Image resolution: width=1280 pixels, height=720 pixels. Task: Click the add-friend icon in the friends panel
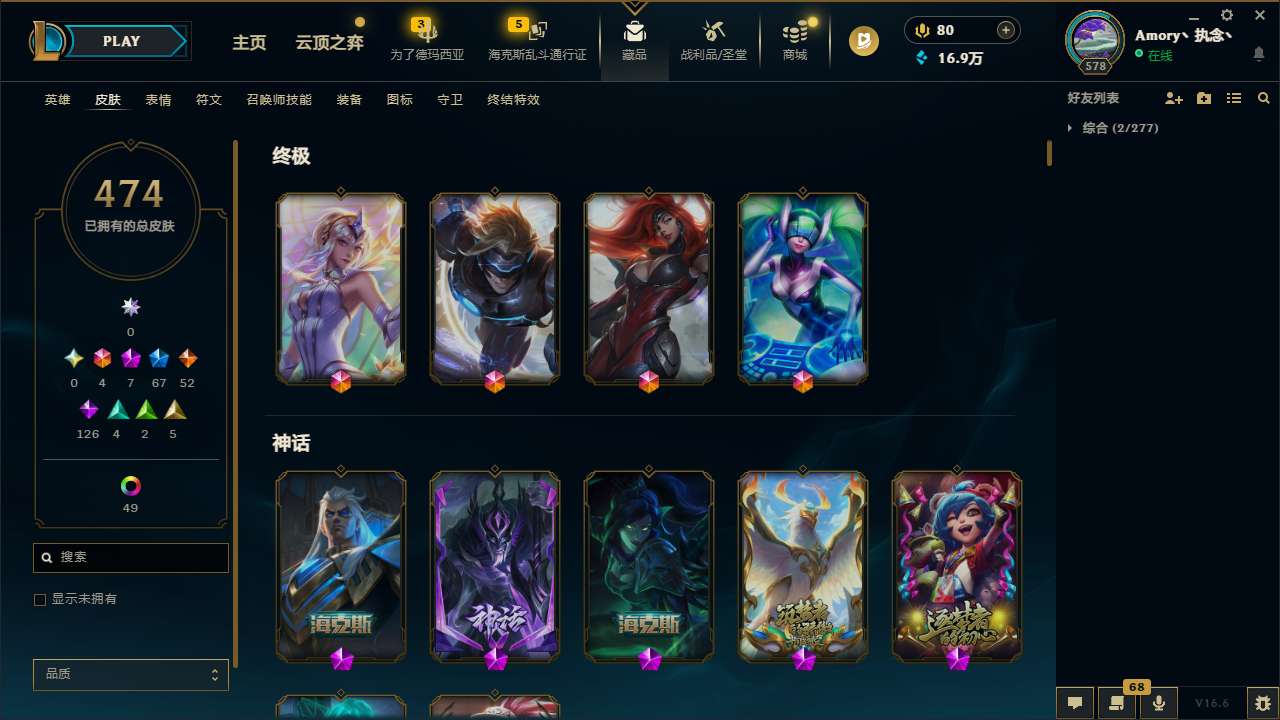1174,98
